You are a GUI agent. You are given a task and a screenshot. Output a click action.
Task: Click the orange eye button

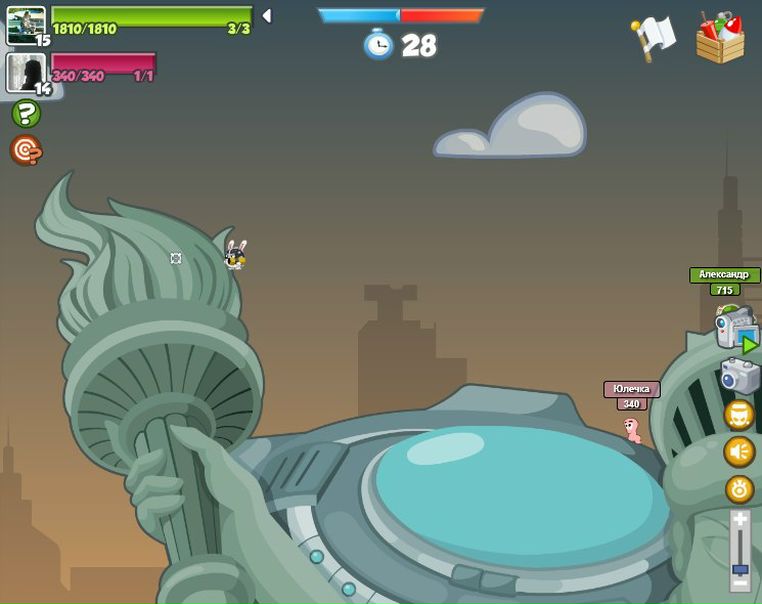tap(740, 489)
